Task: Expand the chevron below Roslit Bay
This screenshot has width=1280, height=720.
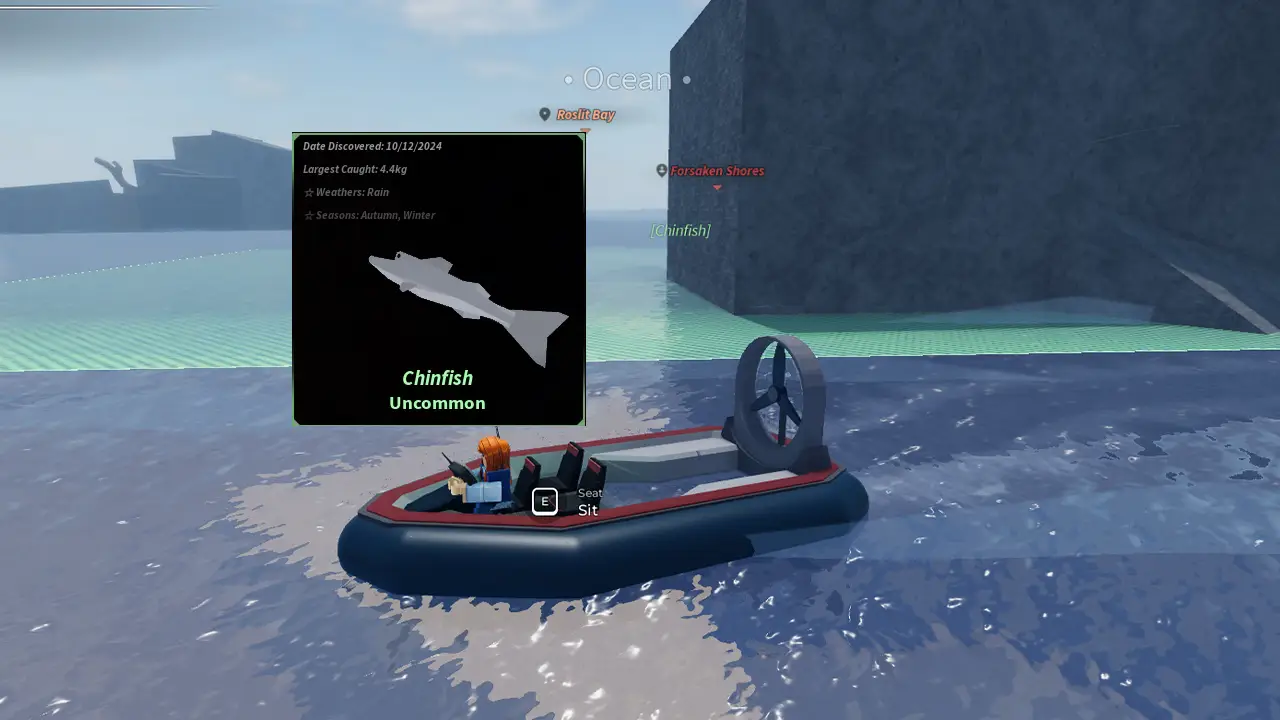Action: pos(585,130)
